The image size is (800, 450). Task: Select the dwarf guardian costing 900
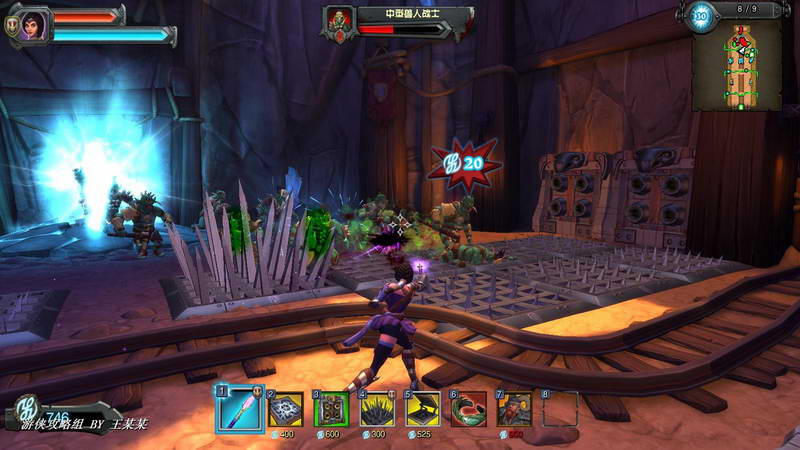click(x=515, y=409)
